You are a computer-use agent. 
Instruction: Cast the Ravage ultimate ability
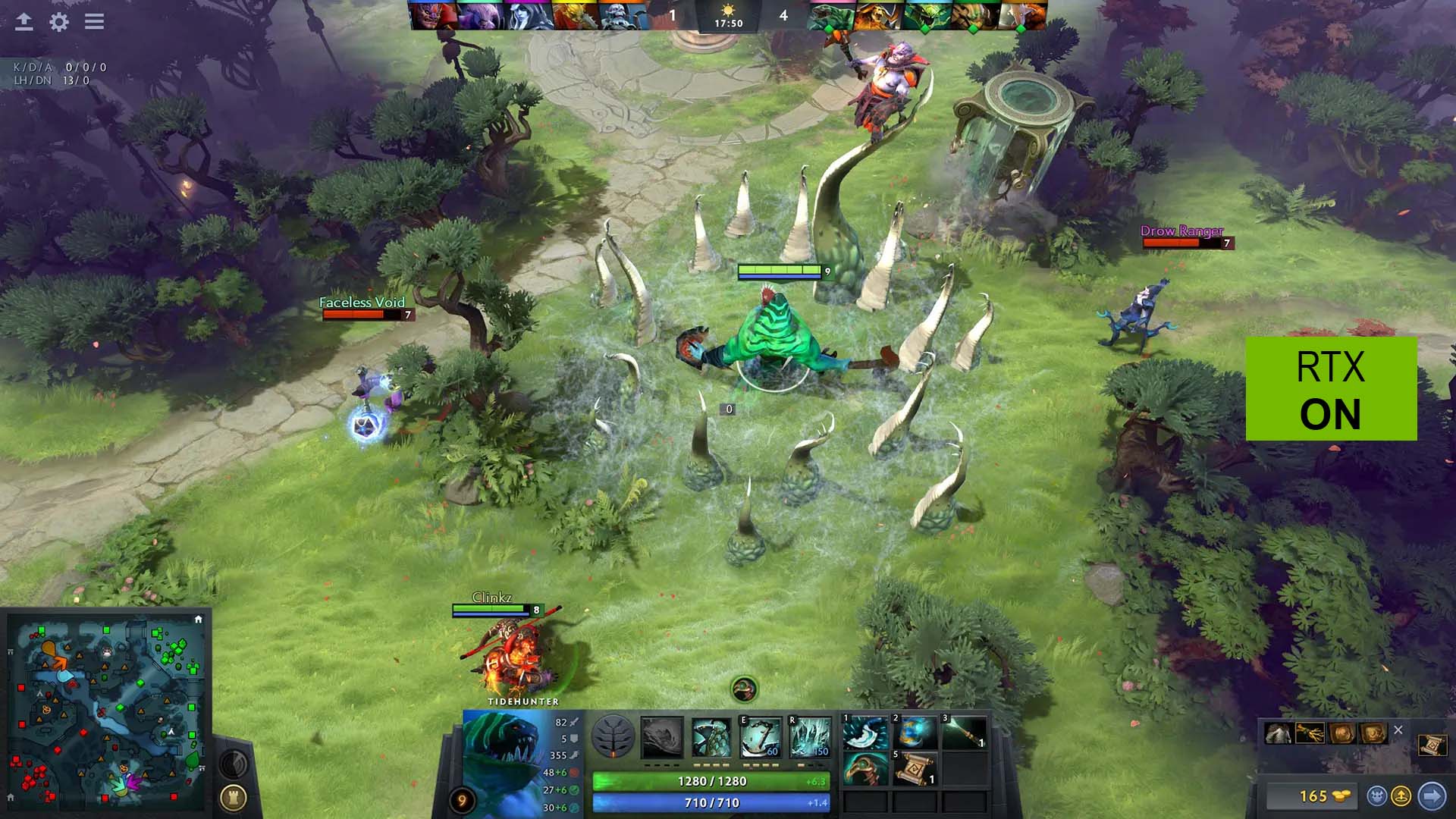point(809,736)
